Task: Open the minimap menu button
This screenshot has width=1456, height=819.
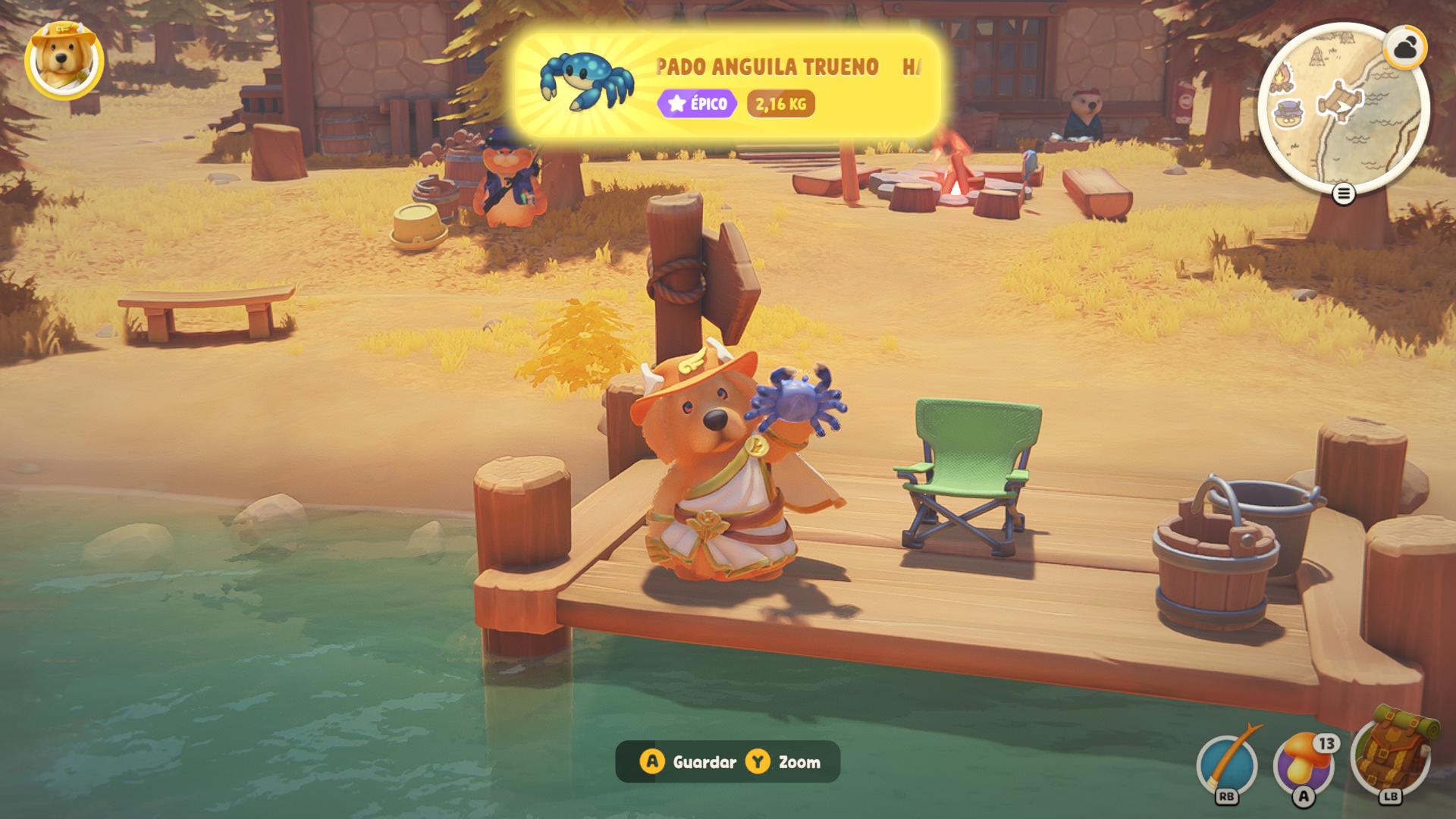Action: [x=1343, y=194]
